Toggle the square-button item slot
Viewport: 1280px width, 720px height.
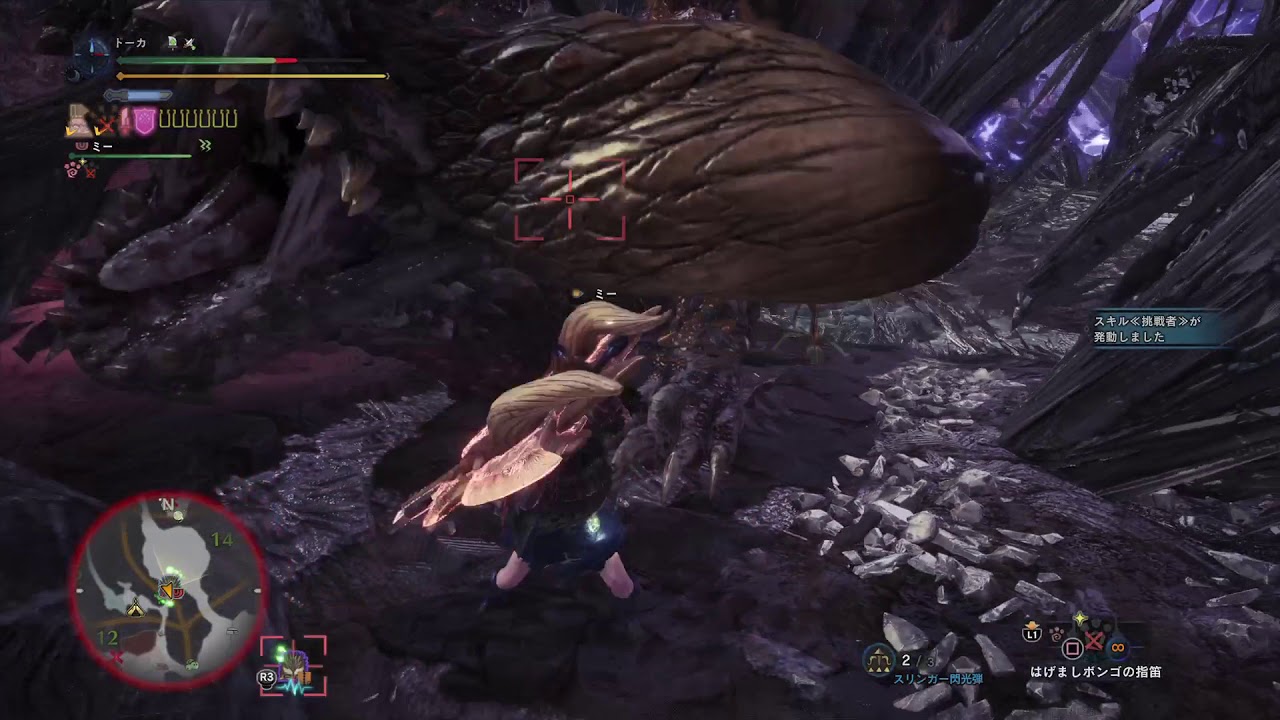1071,648
